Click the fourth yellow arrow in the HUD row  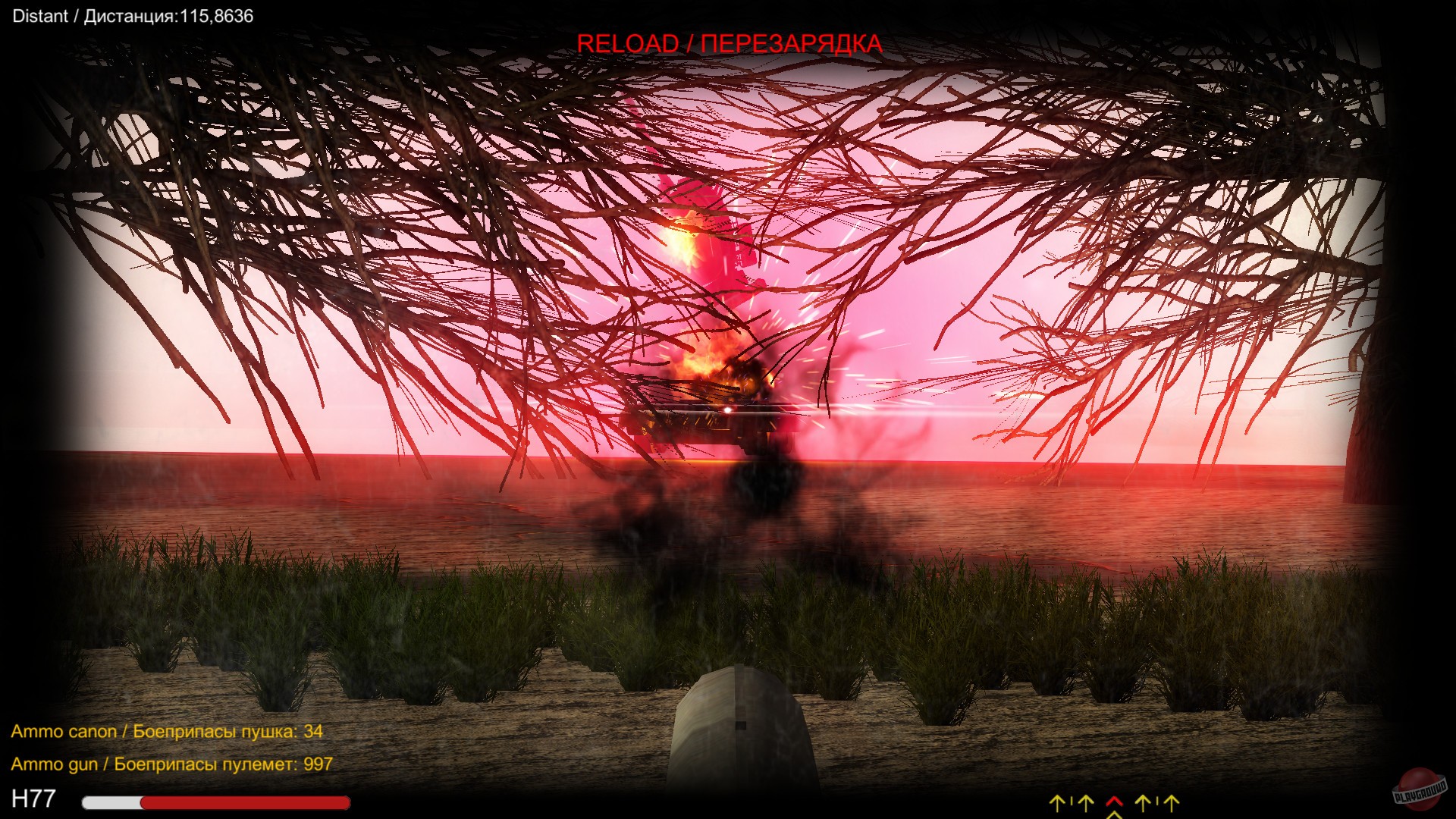1170,802
